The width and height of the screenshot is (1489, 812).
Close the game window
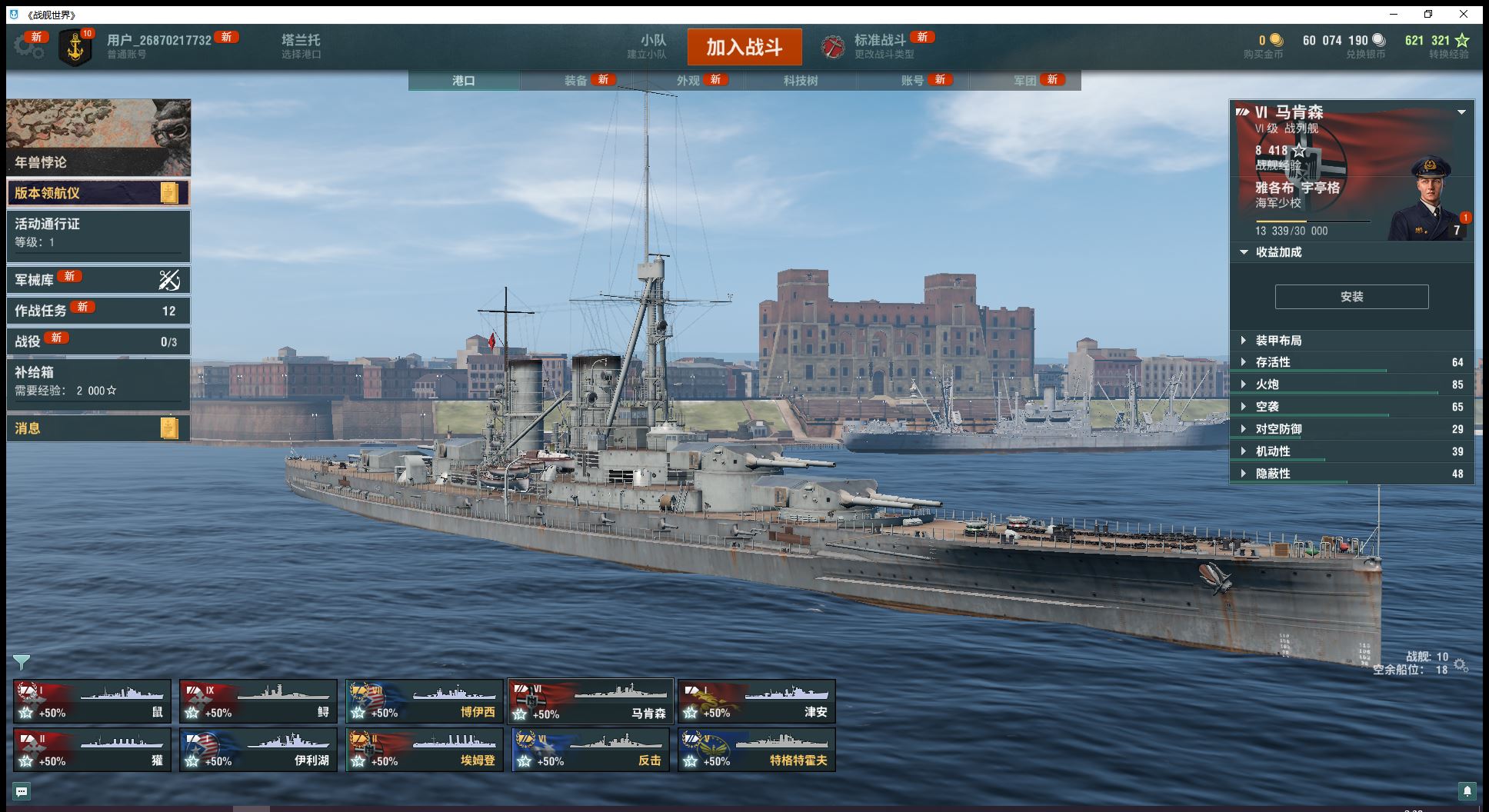pyautogui.click(x=1464, y=15)
